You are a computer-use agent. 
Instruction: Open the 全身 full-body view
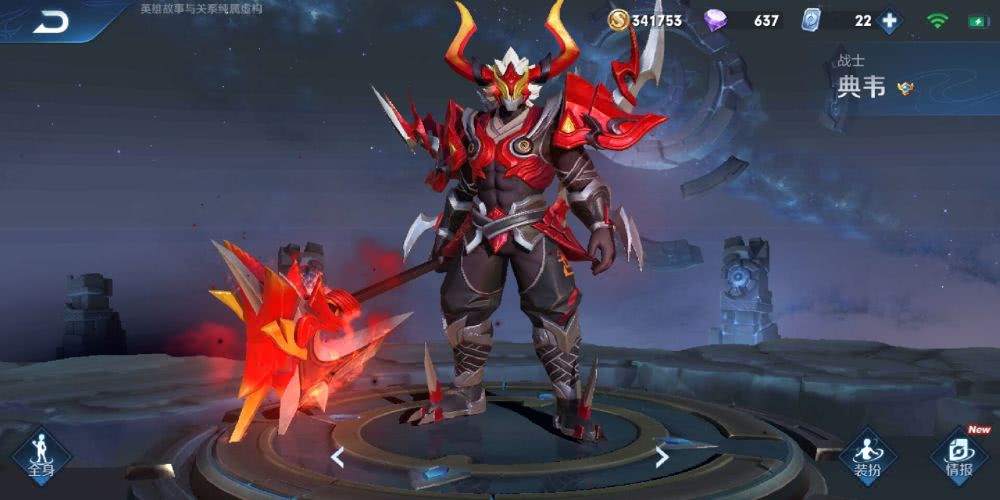click(41, 456)
